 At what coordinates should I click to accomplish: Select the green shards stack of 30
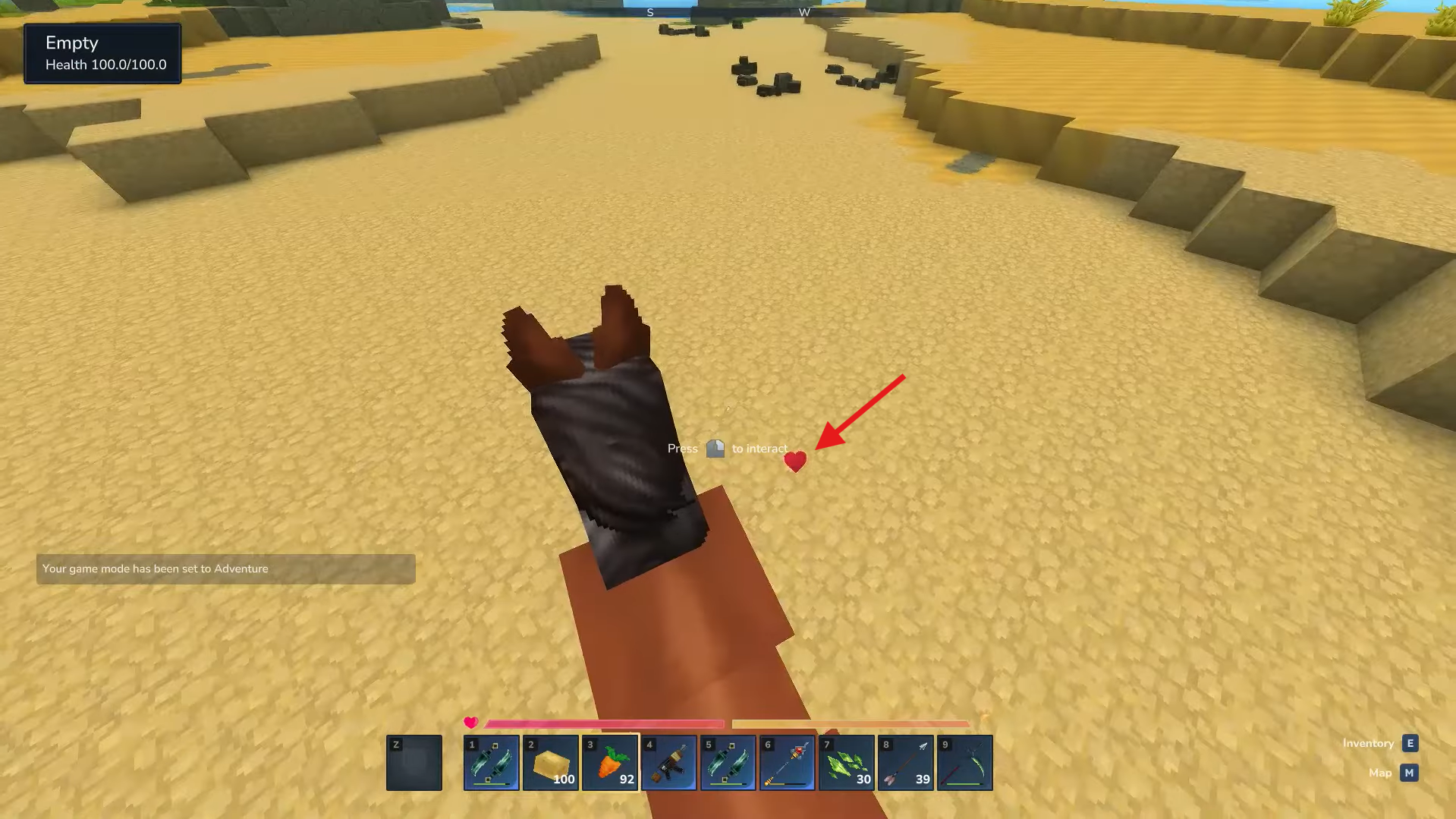845,762
